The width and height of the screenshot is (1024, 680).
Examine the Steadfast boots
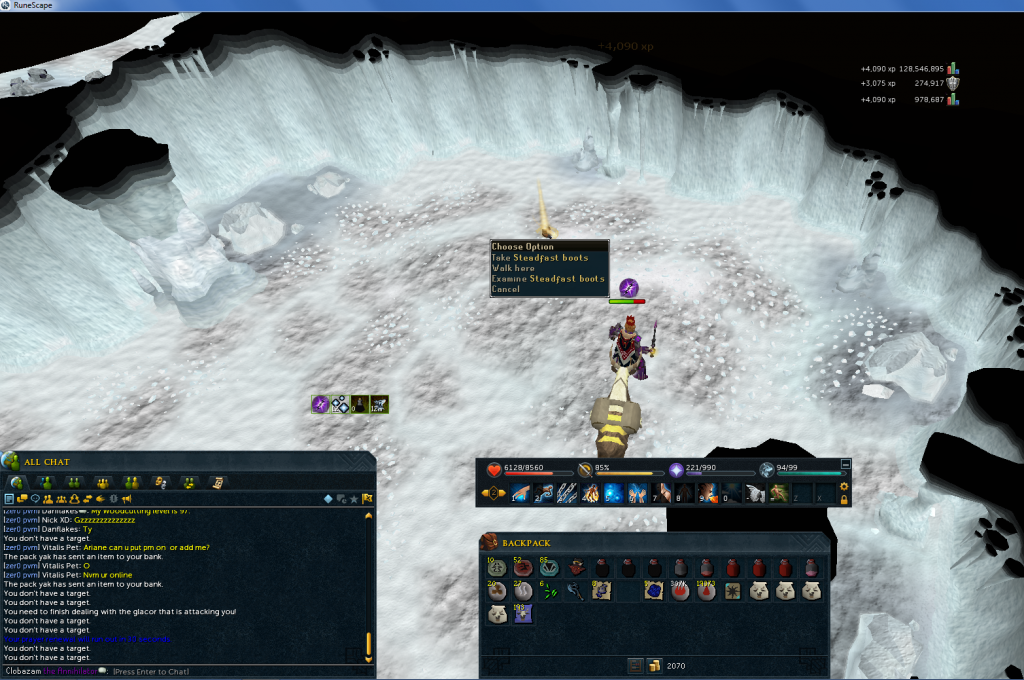548,279
